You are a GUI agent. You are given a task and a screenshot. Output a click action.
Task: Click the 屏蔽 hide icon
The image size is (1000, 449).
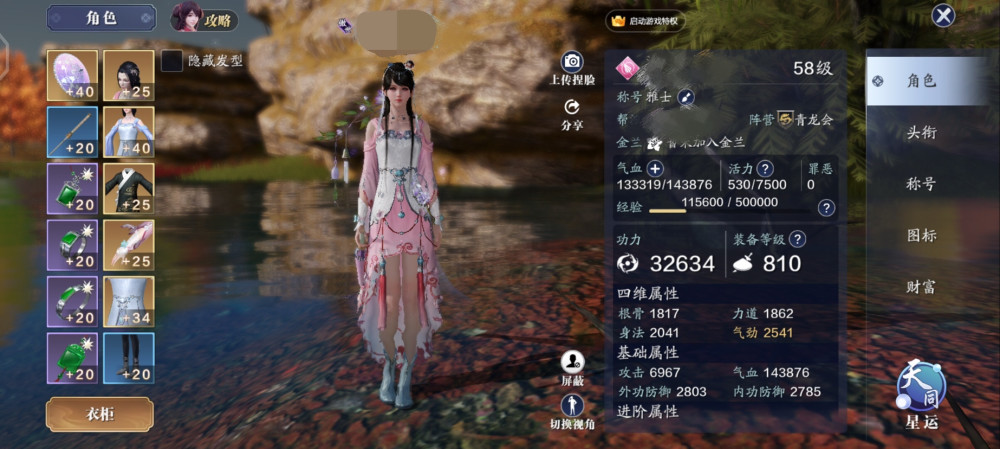coord(572,367)
